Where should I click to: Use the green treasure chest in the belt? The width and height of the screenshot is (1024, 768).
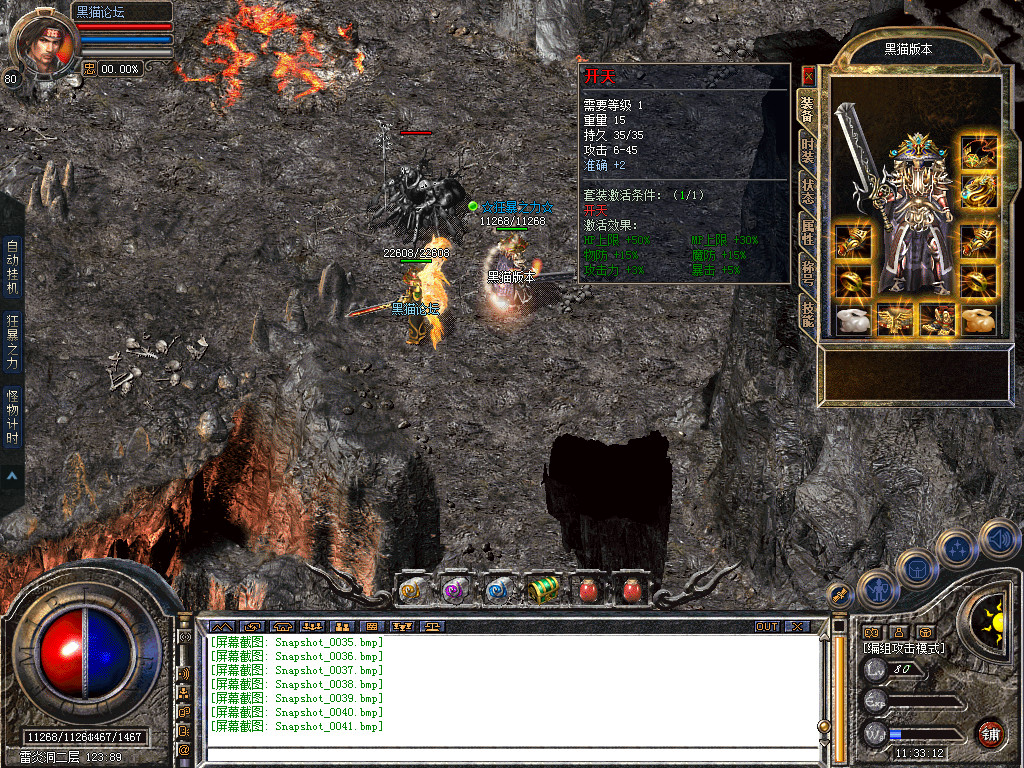pos(543,590)
